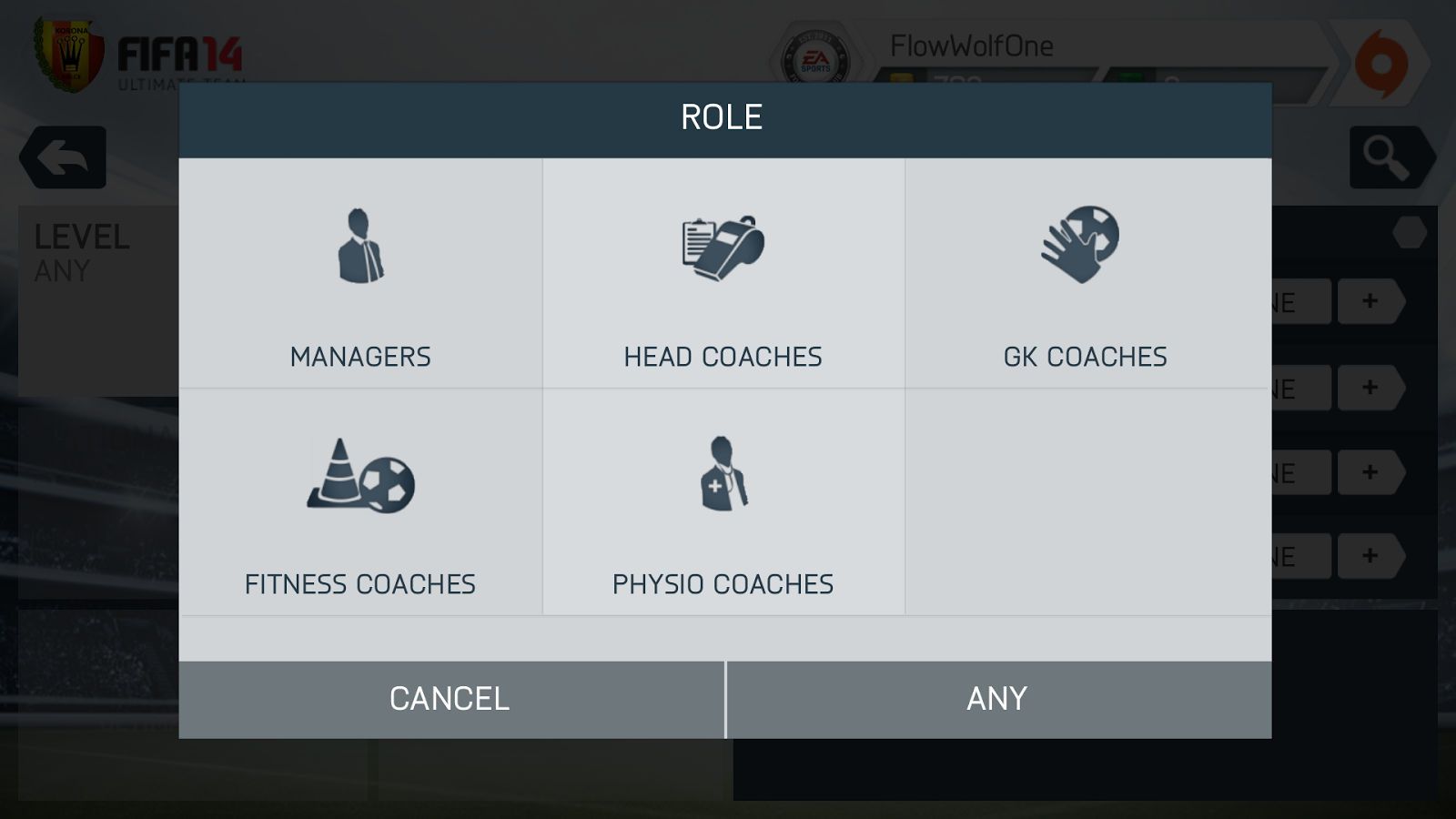
Task: Expand the bottom filter row with its plus button
Action: tap(1370, 558)
